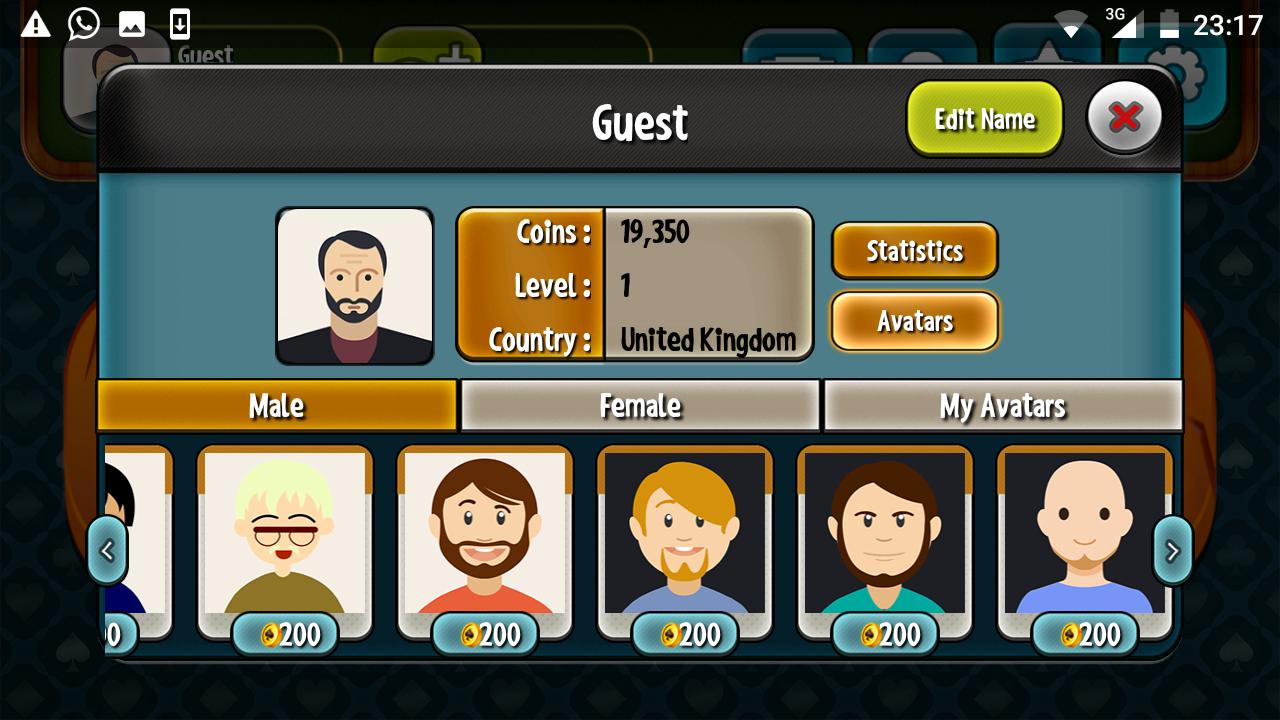Image resolution: width=1280 pixels, height=720 pixels.
Task: Show previous avatars with the left arrow
Action: pyautogui.click(x=107, y=549)
